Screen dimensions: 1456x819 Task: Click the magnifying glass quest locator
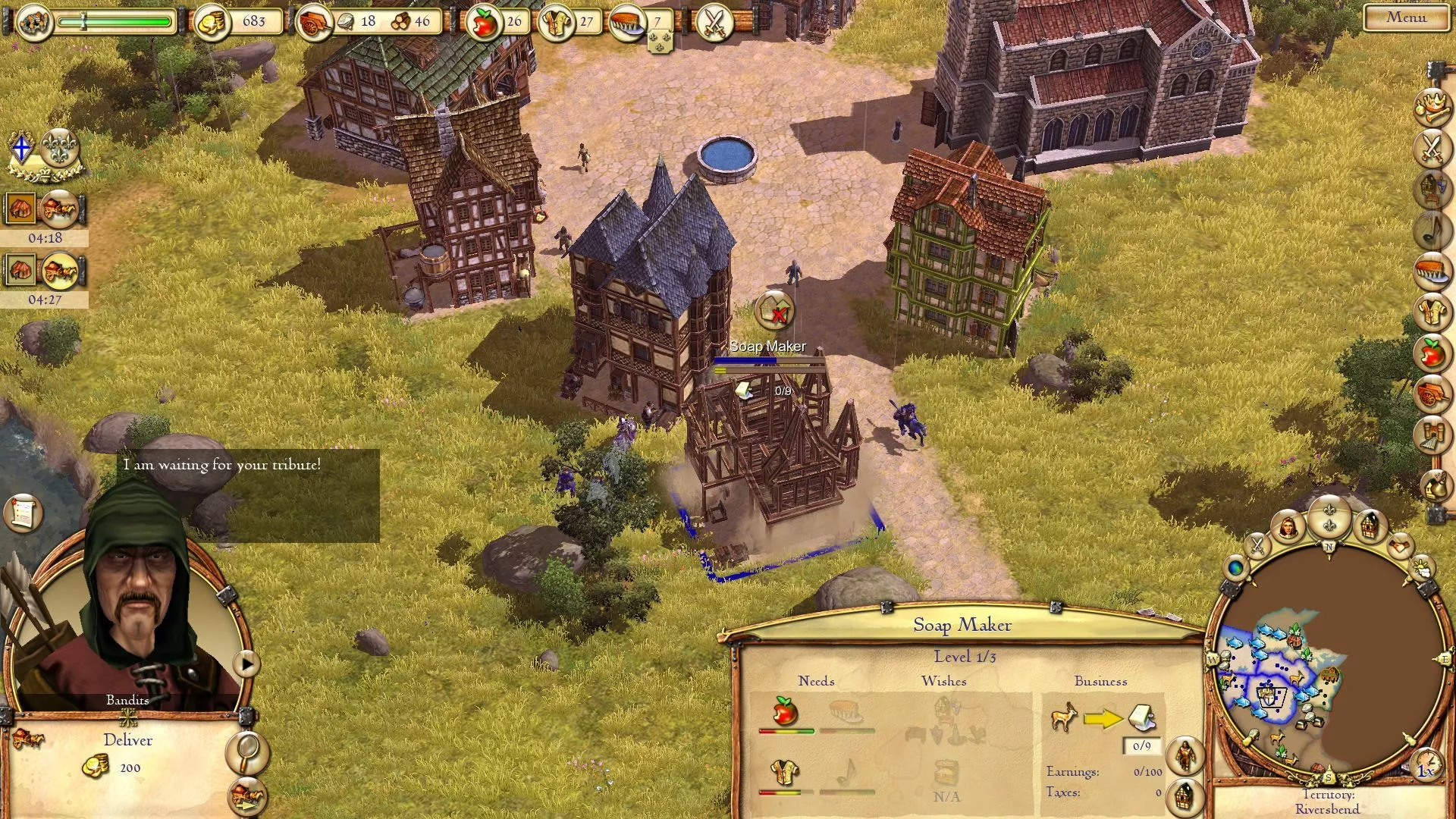[247, 752]
